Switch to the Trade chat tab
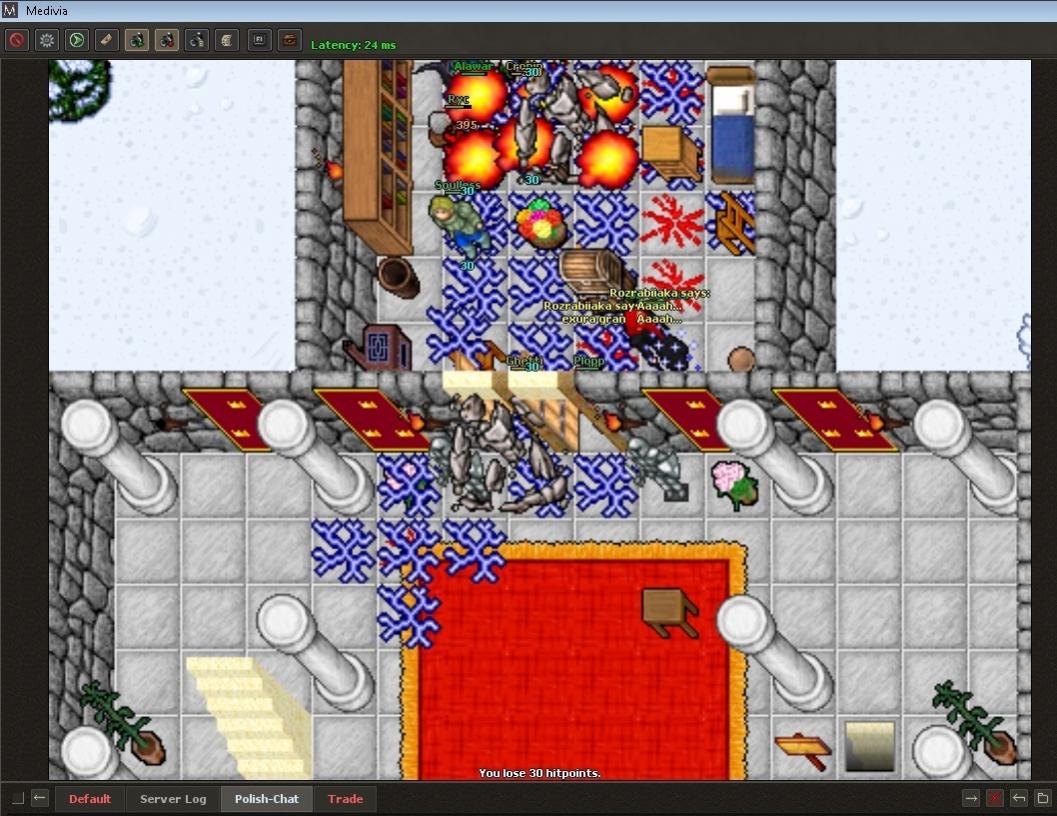 point(345,799)
